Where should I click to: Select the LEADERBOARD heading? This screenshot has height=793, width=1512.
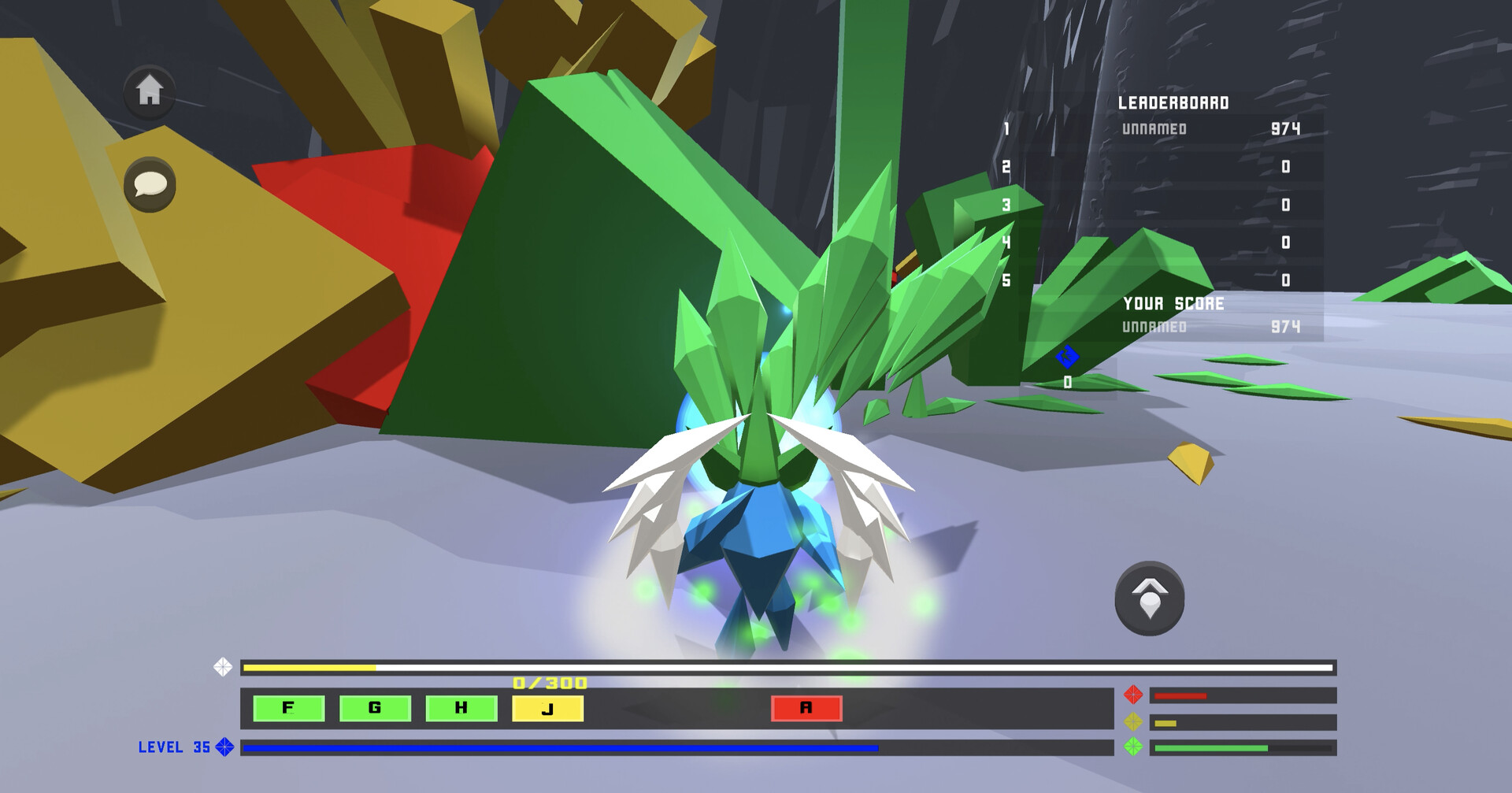pos(1175,101)
